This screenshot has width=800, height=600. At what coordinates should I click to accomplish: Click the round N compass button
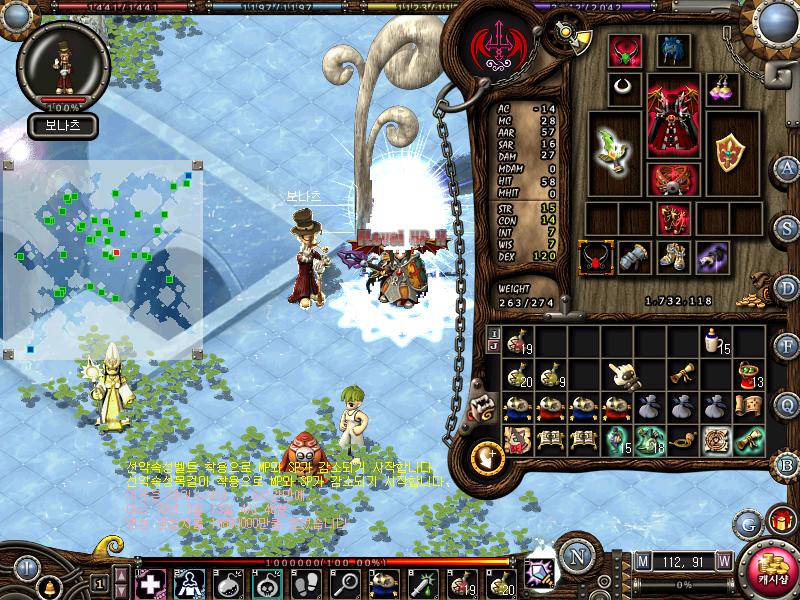point(576,556)
